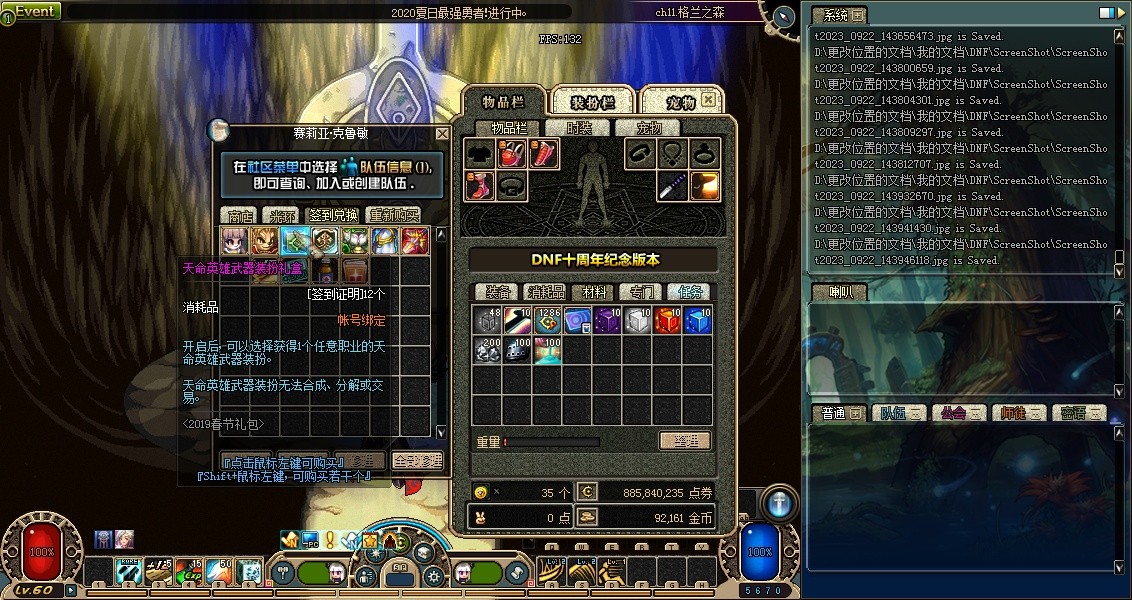Image resolution: width=1132 pixels, height=600 pixels.
Task: Open the 任务 quest items tab
Action: pyautogui.click(x=691, y=292)
